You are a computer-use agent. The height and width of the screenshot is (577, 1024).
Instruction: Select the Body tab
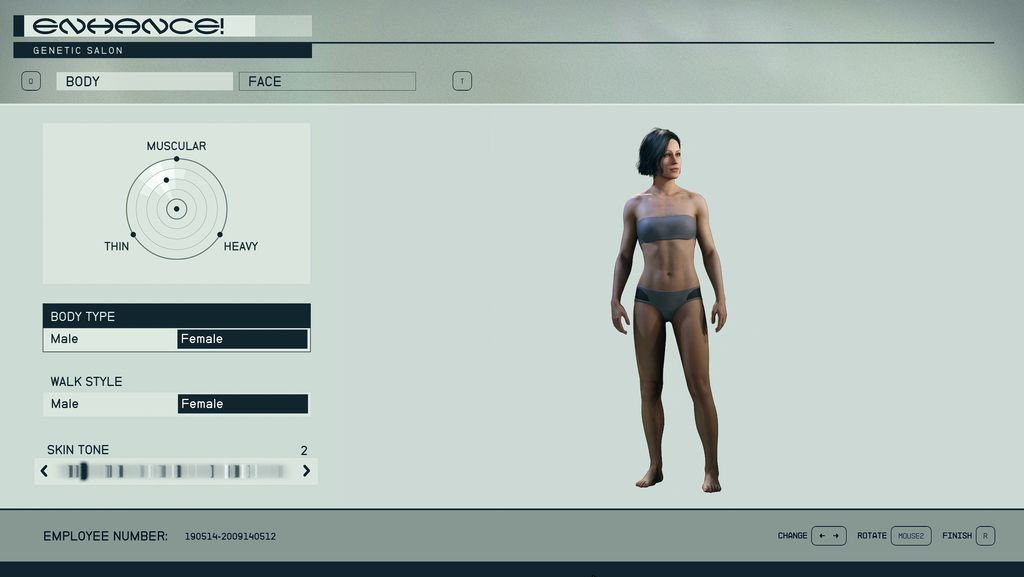pos(144,81)
